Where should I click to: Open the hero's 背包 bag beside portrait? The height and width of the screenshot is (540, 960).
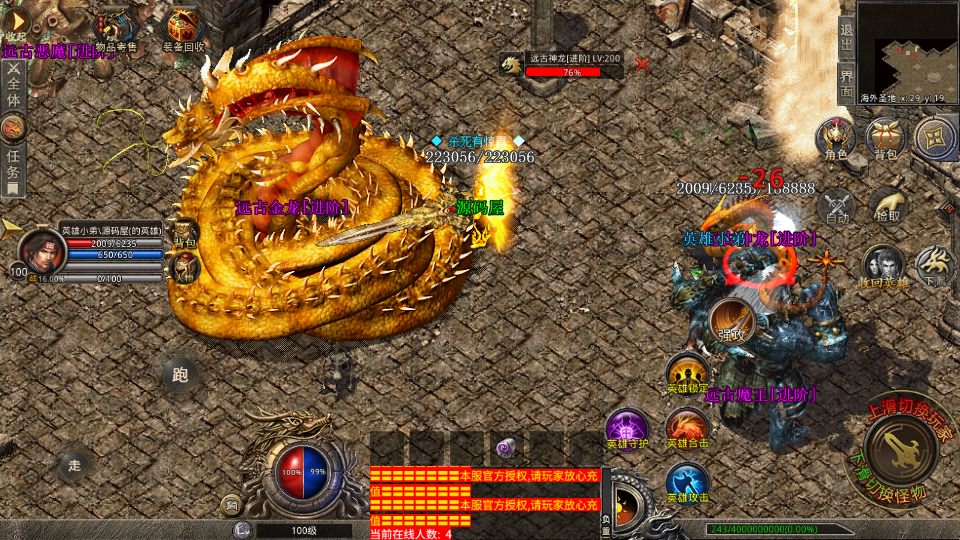[x=185, y=233]
